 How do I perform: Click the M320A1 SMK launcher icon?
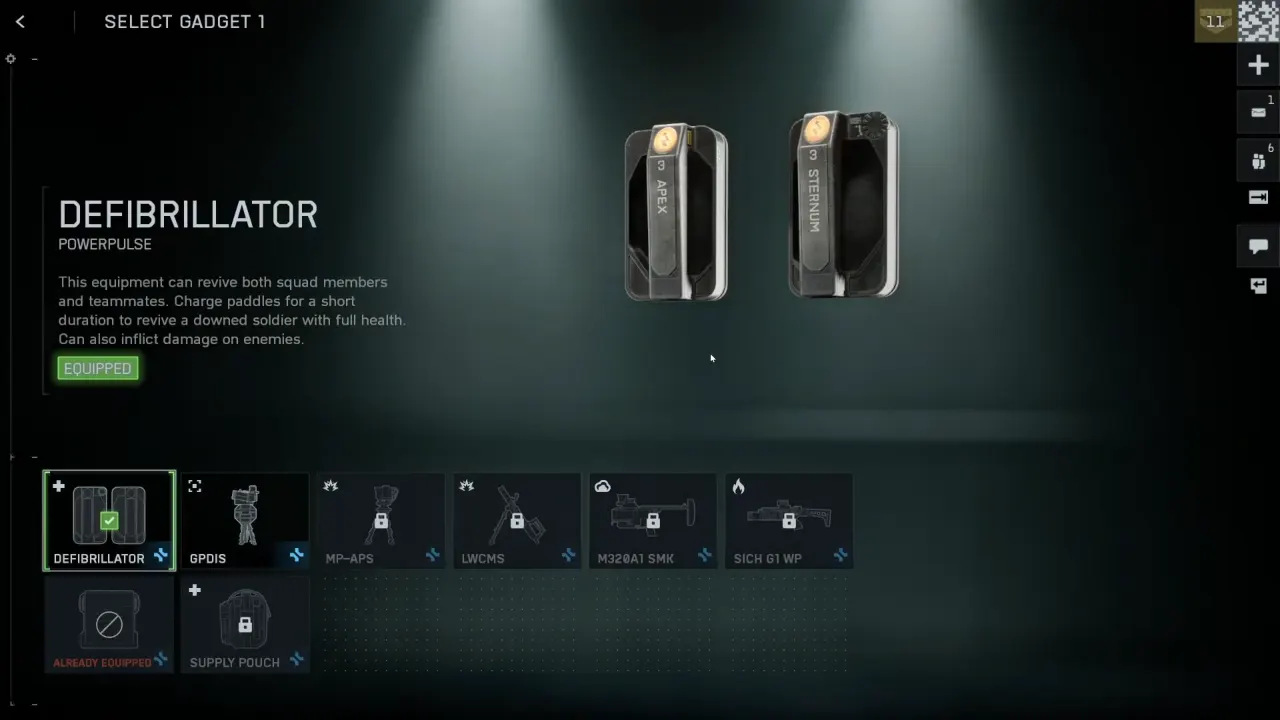[653, 515]
